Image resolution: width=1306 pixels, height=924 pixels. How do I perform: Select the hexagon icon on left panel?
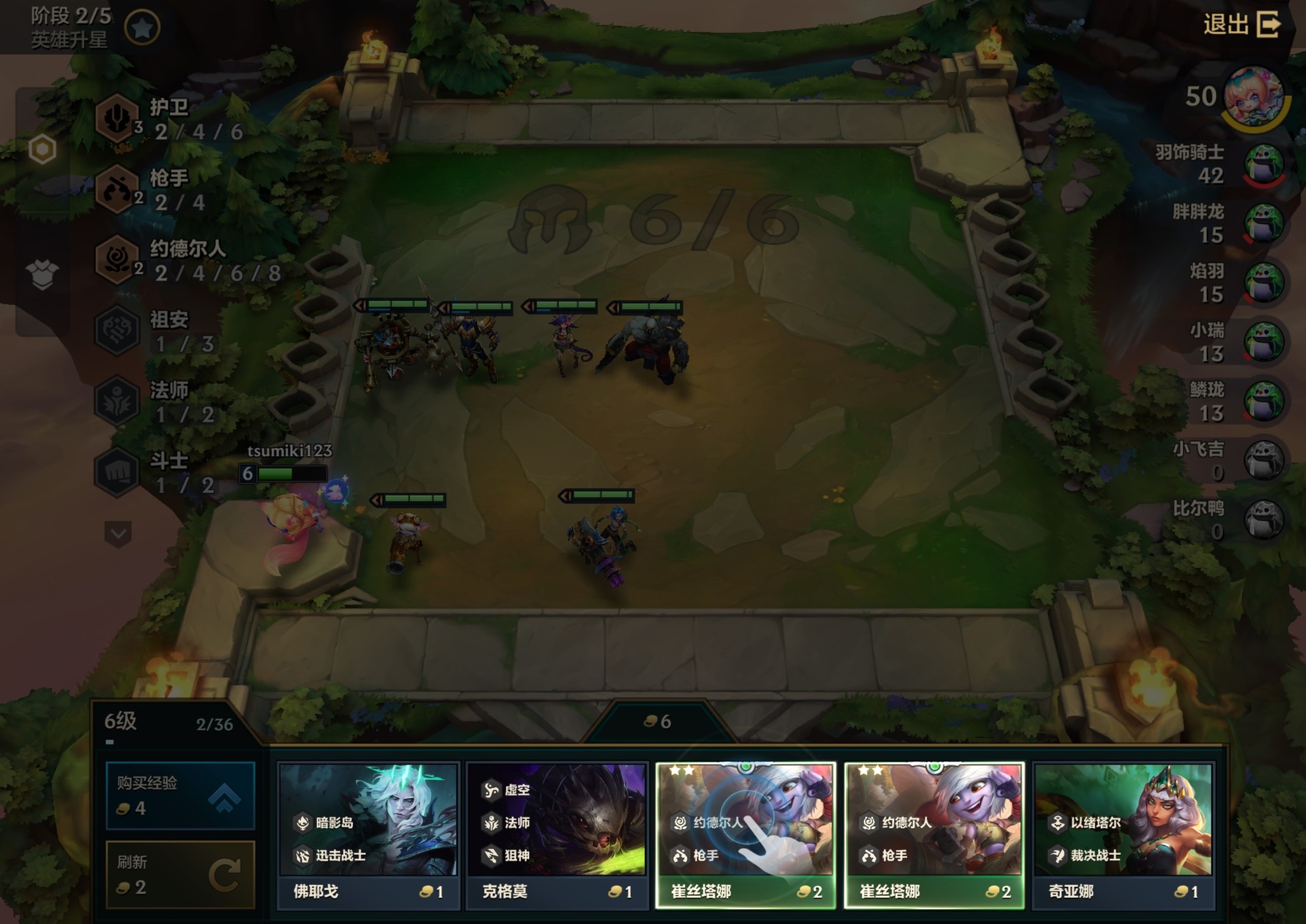click(42, 150)
